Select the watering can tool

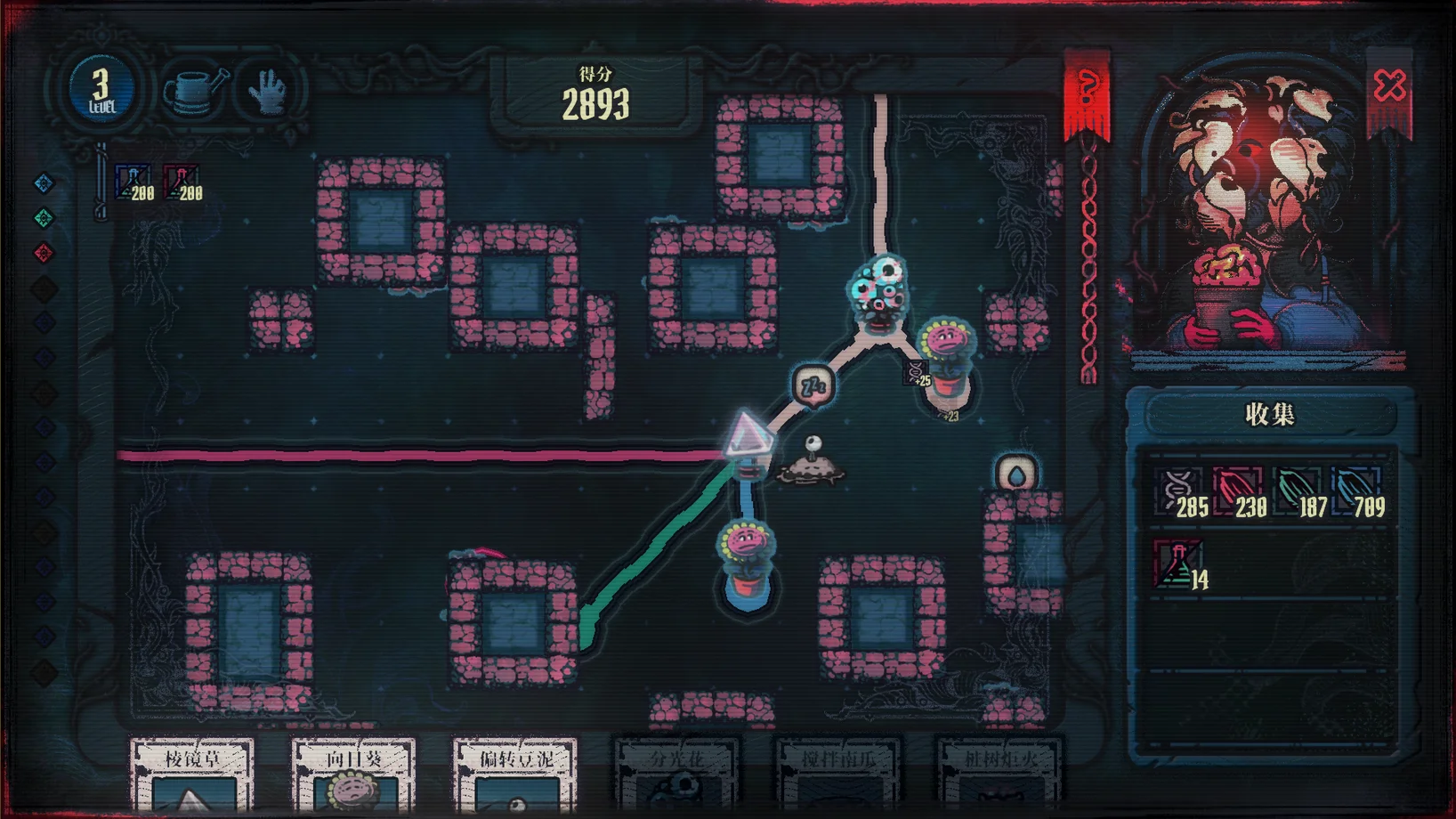coord(195,90)
